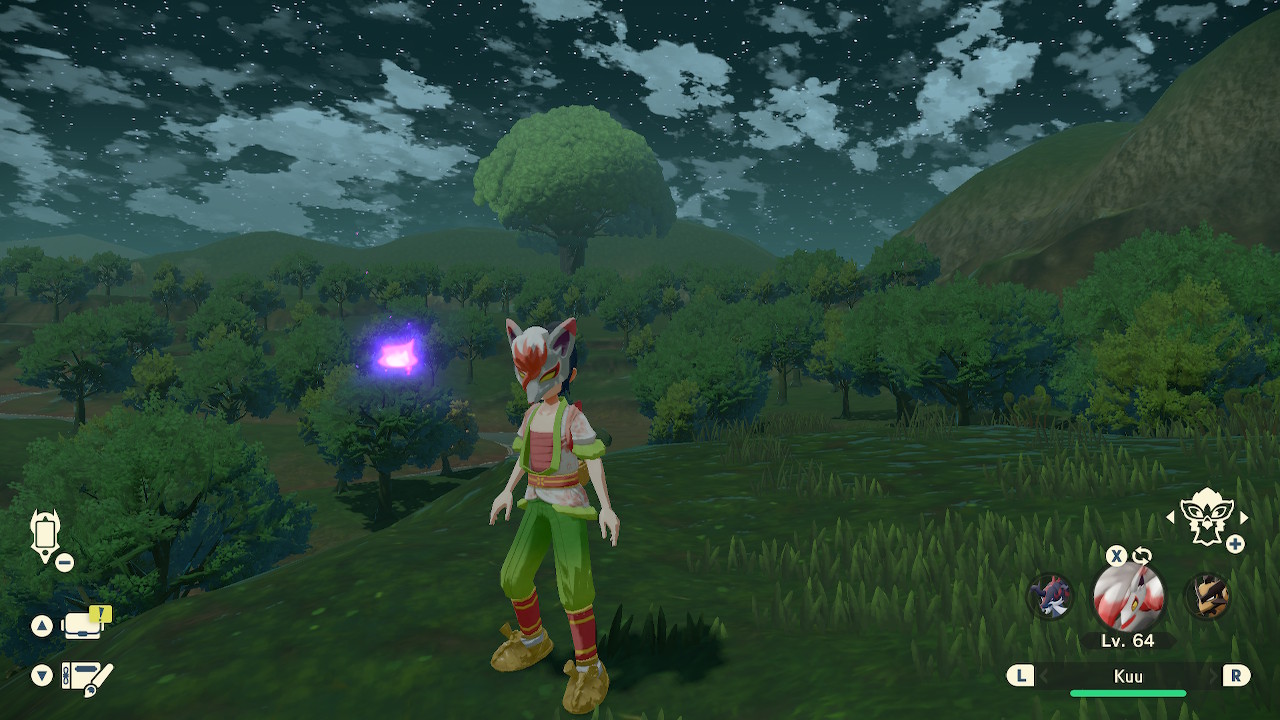
Task: Select the Braviary ride mask icon
Action: click(1206, 516)
